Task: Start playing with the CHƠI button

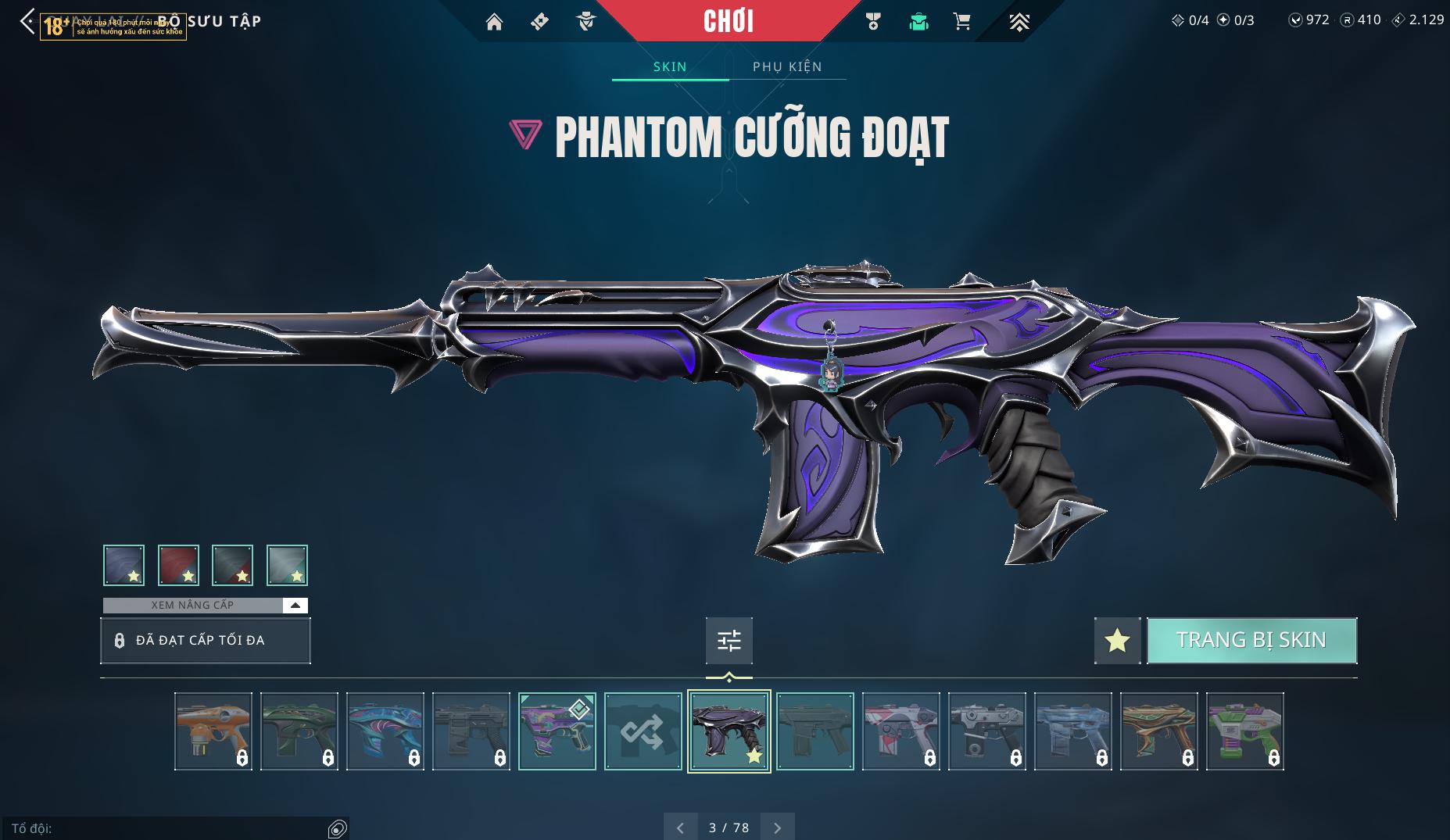Action: (x=729, y=21)
